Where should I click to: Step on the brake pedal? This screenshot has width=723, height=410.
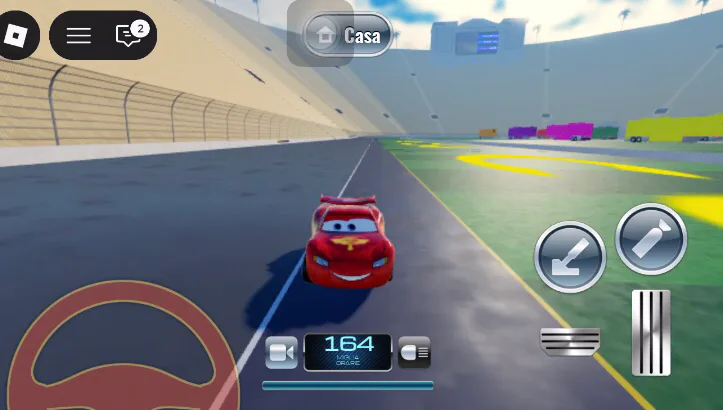[570, 340]
